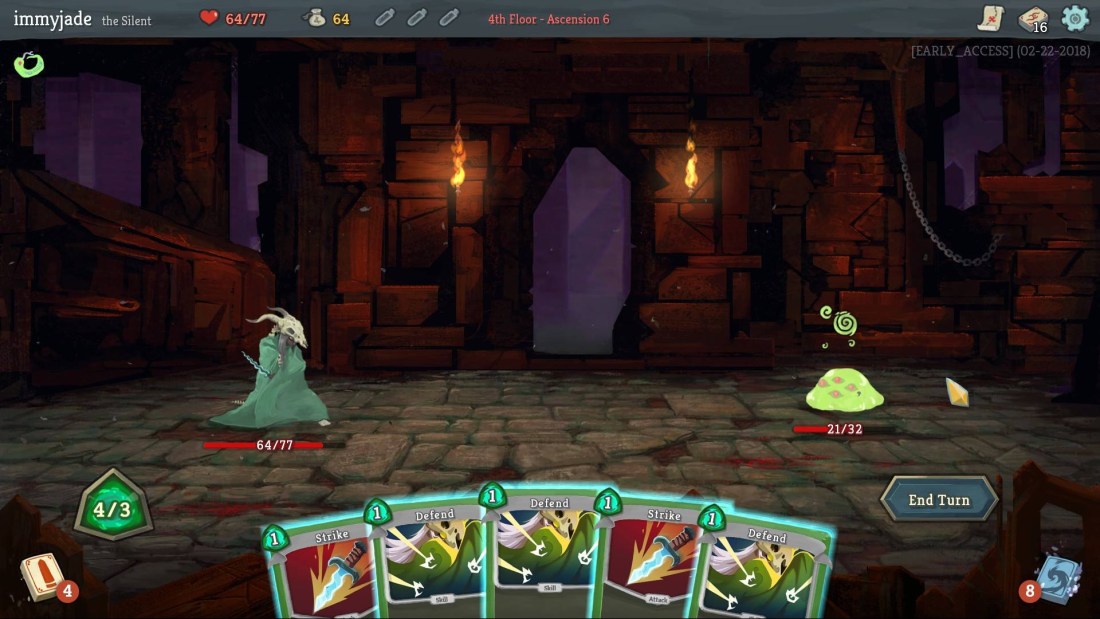Show the full deck of 16 cards
1100x619 pixels.
pyautogui.click(x=1033, y=19)
